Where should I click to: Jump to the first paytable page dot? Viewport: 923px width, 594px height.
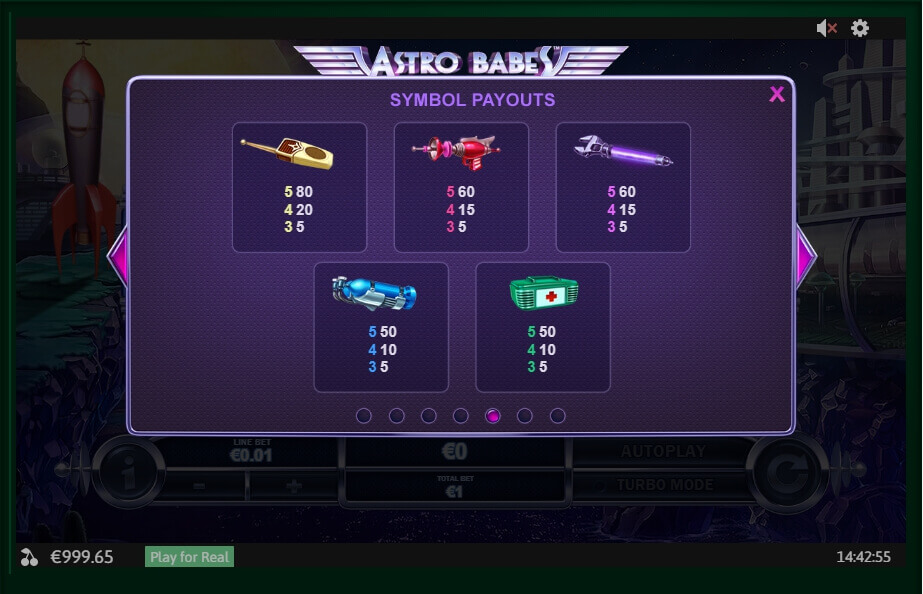pyautogui.click(x=364, y=416)
